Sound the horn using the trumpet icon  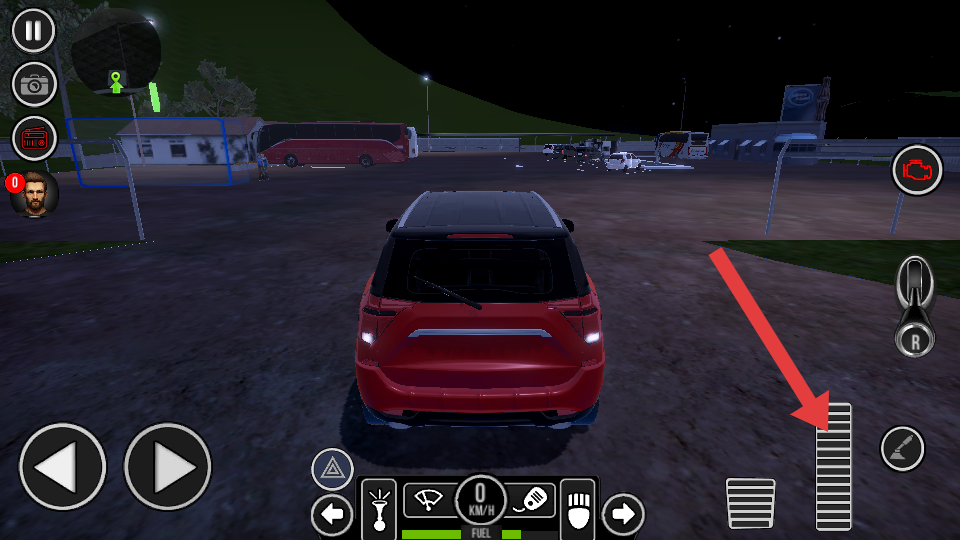coord(379,506)
